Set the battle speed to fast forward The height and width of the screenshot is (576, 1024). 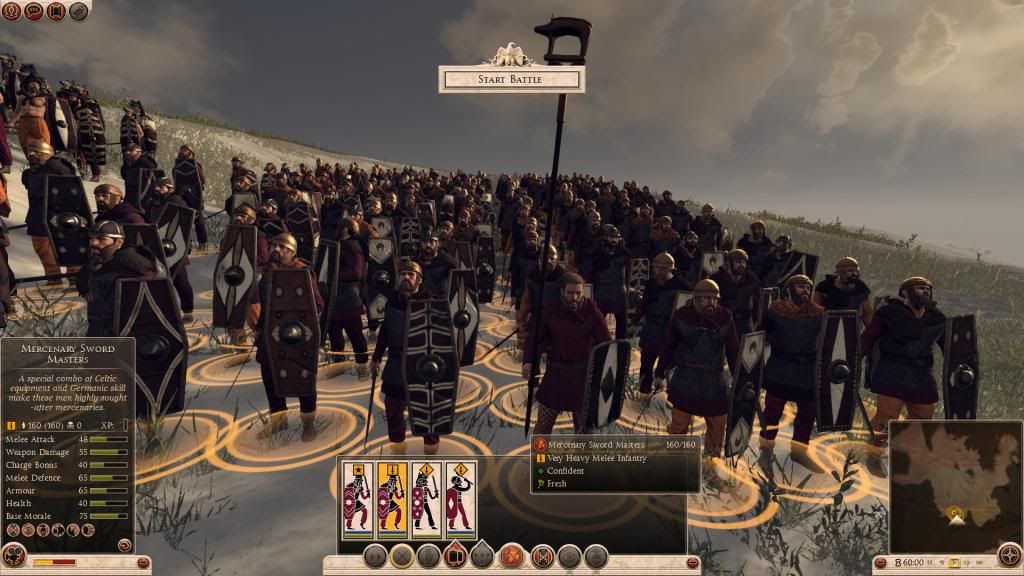pos(969,564)
